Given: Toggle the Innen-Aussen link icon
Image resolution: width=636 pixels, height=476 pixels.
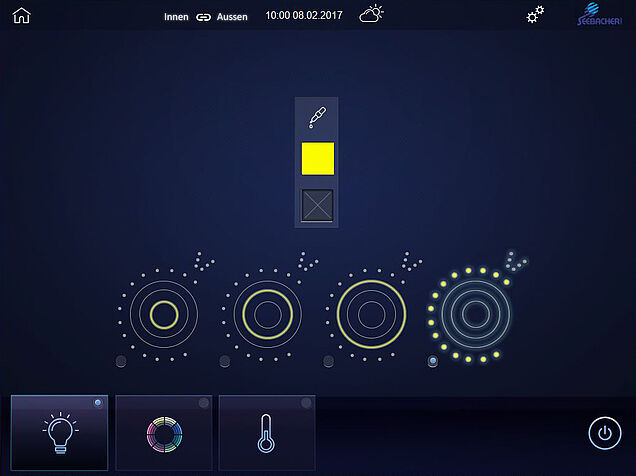Looking at the screenshot, I should click(x=204, y=17).
